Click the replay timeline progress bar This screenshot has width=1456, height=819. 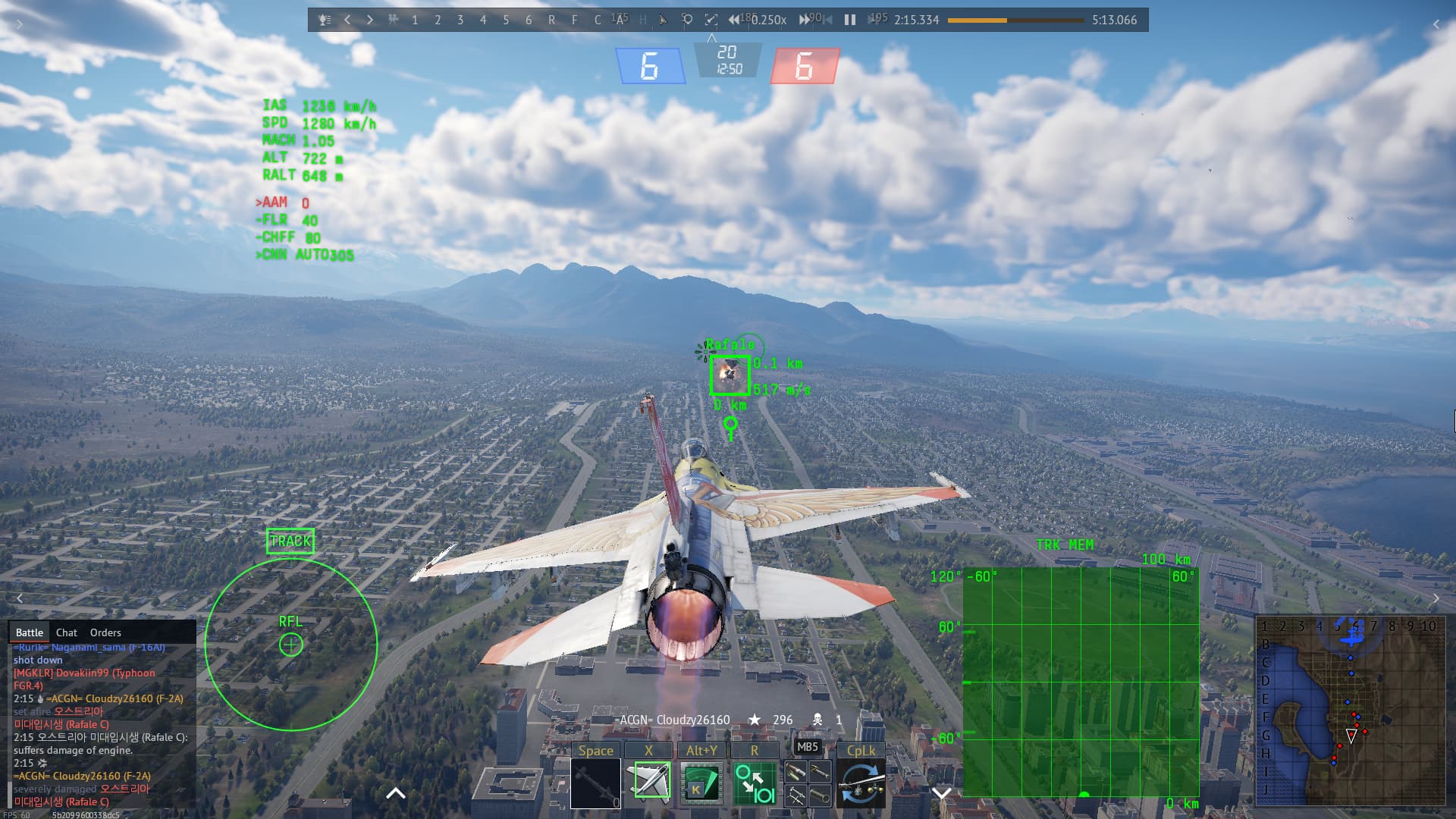1016,20
